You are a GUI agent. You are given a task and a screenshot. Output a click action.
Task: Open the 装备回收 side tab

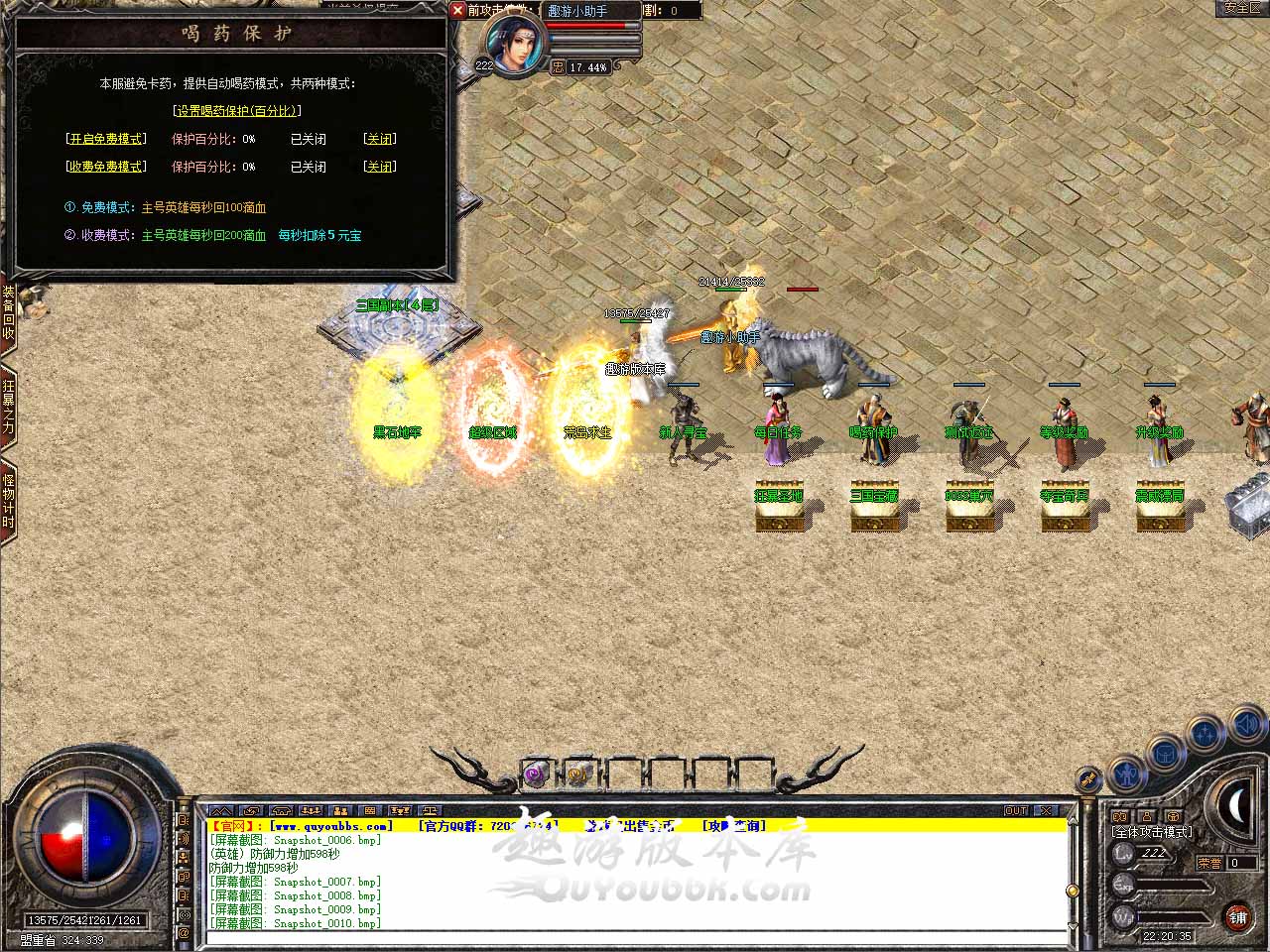tap(9, 313)
